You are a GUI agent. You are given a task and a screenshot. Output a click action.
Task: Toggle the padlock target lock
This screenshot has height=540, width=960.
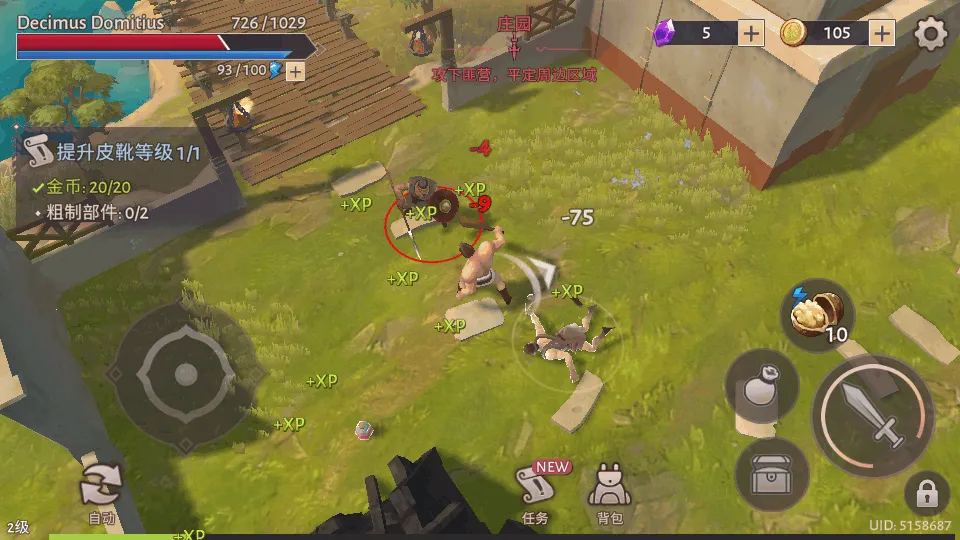tap(927, 494)
